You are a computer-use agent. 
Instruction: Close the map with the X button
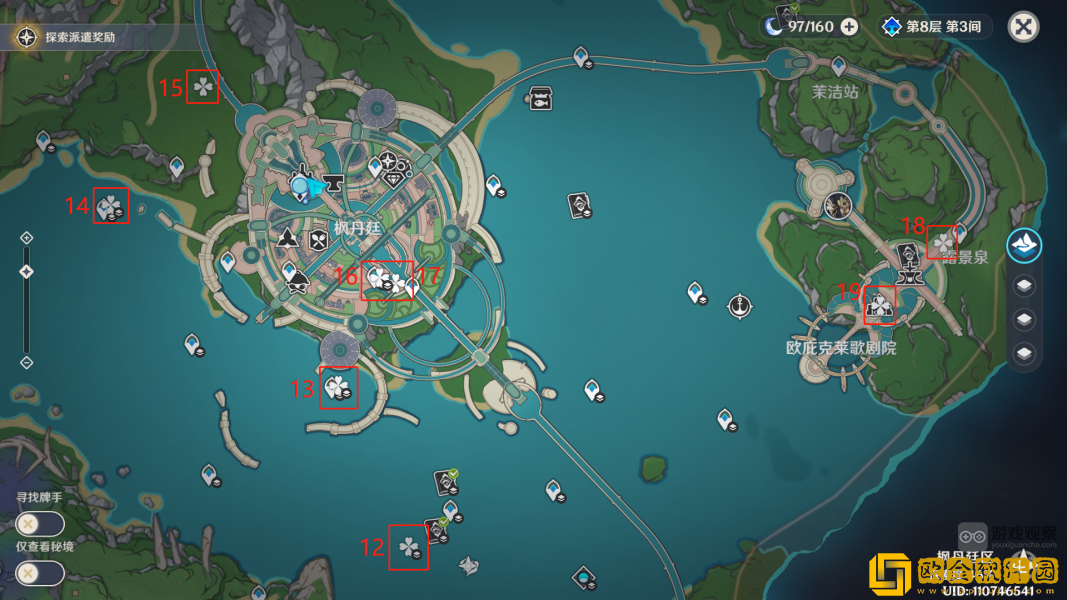pos(1023,27)
